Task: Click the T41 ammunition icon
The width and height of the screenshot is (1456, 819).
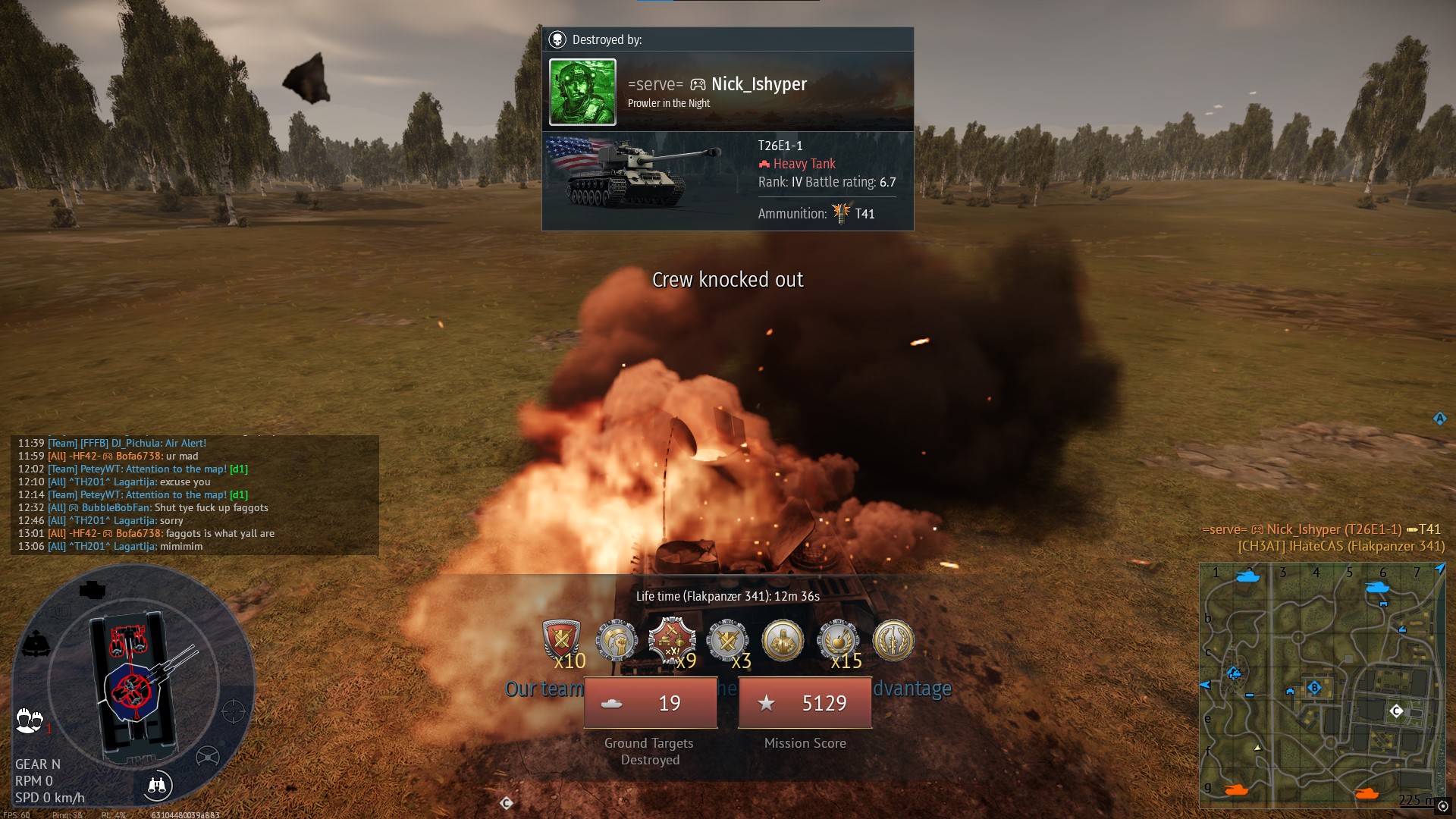Action: point(841,213)
